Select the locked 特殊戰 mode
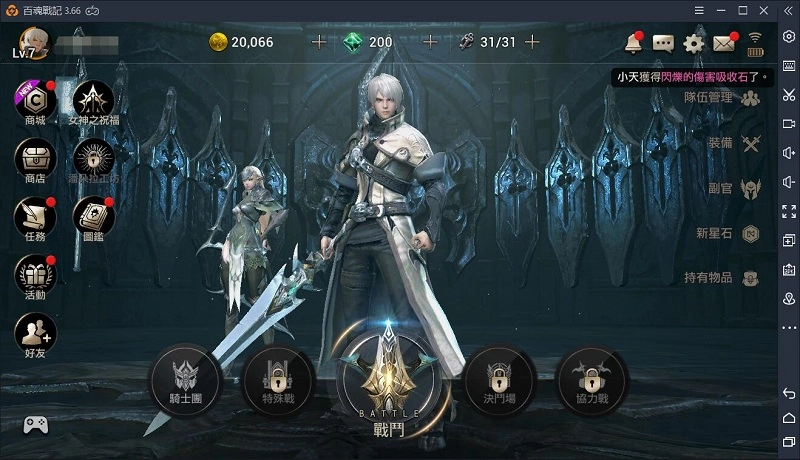 [278, 379]
